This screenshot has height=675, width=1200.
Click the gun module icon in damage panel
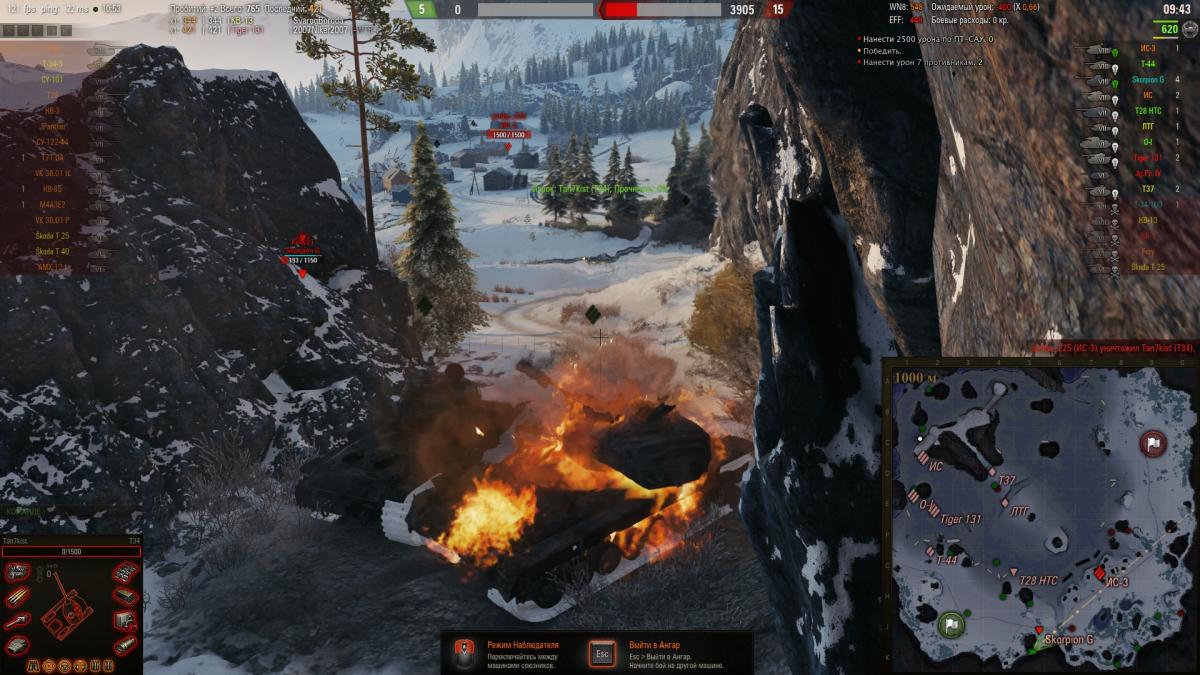17,622
